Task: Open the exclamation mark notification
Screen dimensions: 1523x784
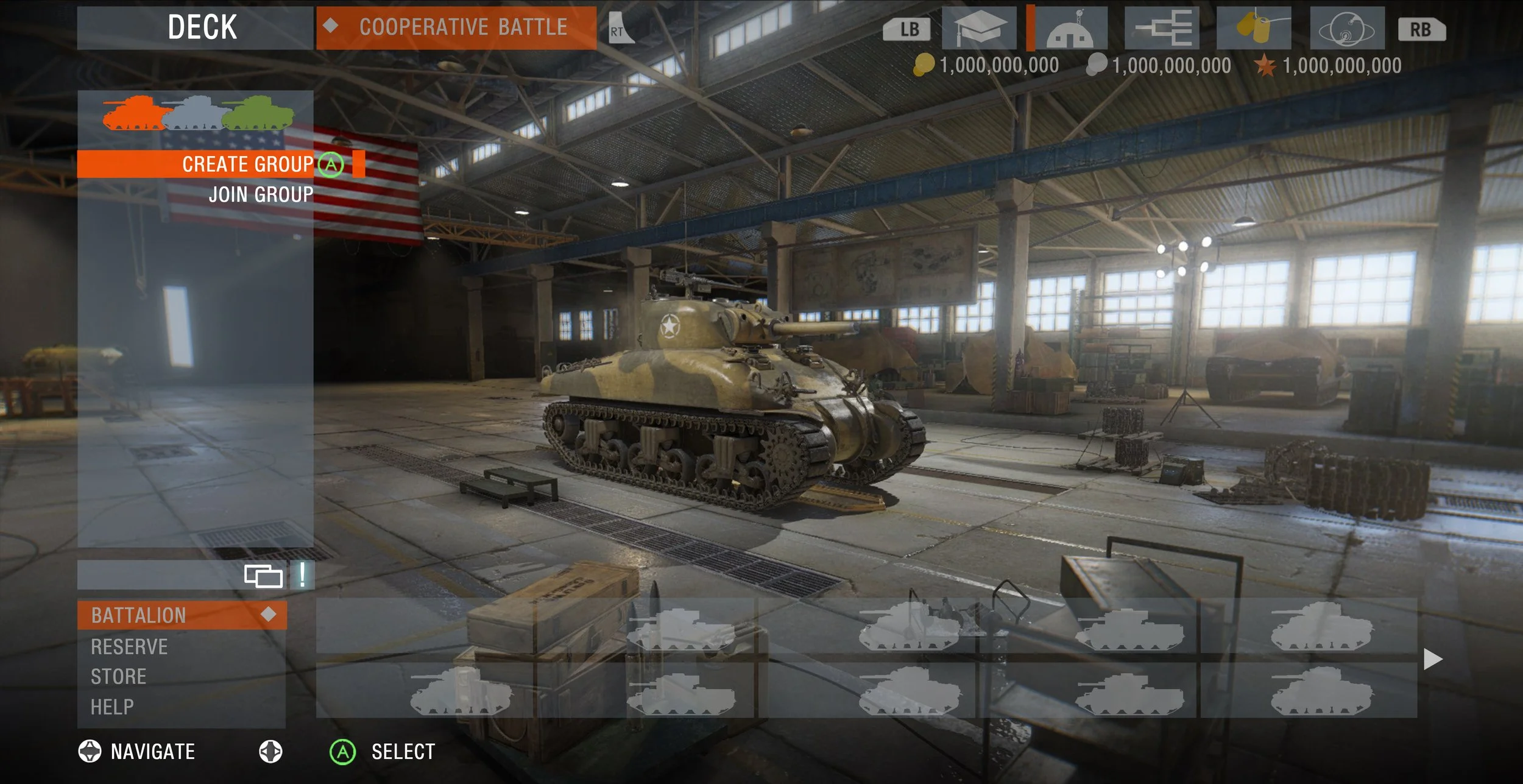Action: point(302,575)
